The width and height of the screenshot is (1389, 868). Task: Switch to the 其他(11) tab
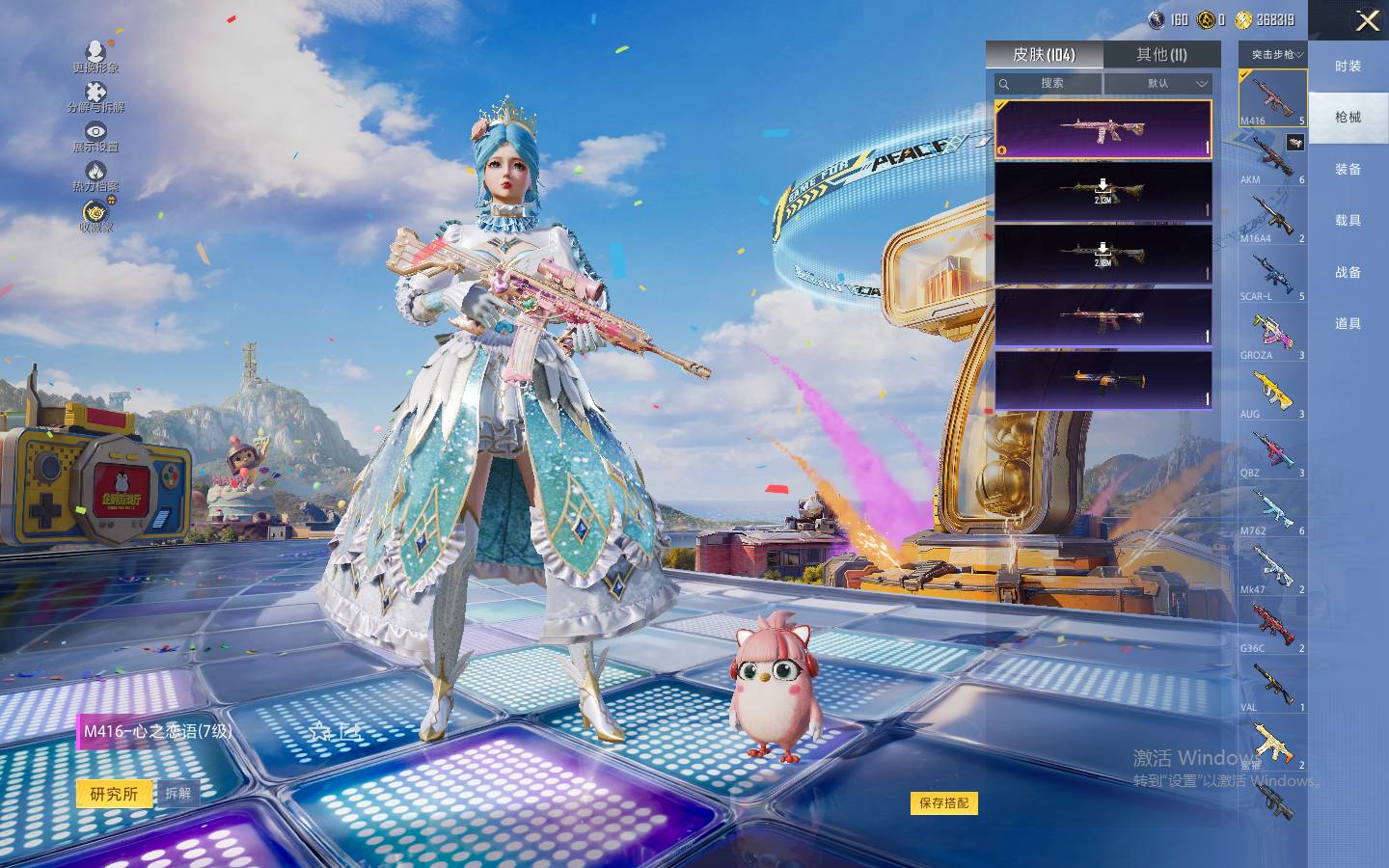click(1161, 54)
